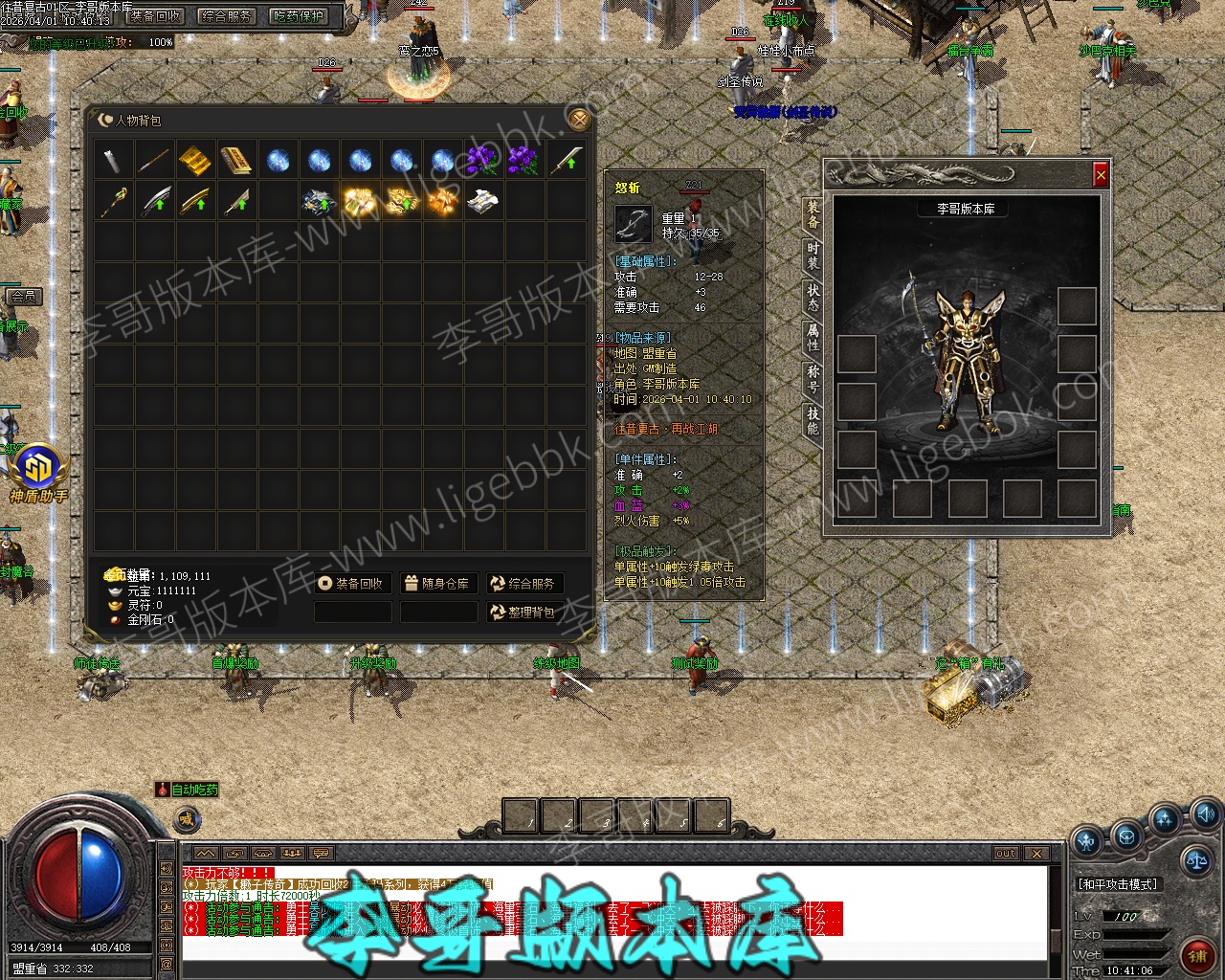Open the 属性 attributes tab
1225x980 pixels.
pos(813,336)
